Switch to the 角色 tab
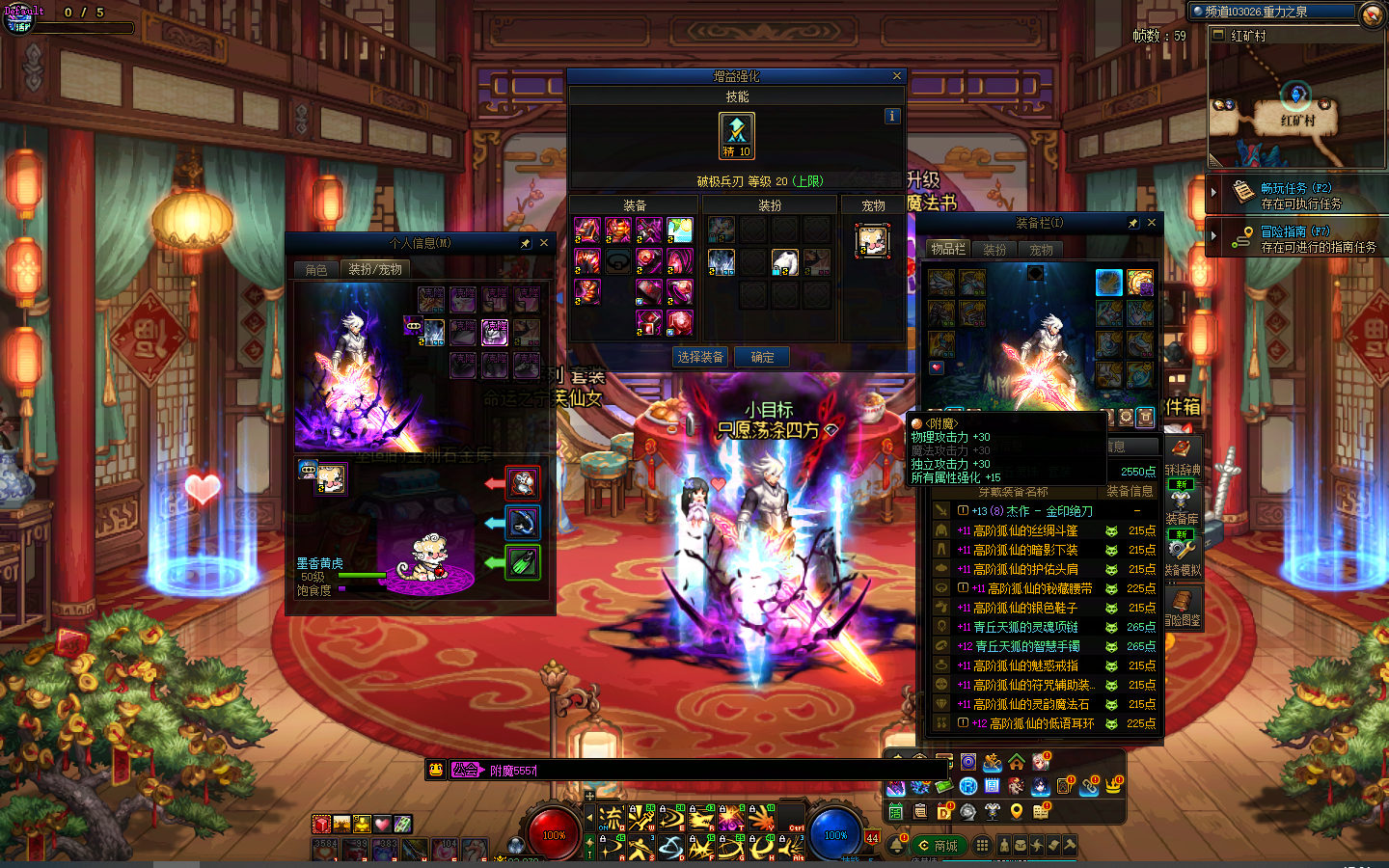Image resolution: width=1389 pixels, height=868 pixels. tap(316, 270)
